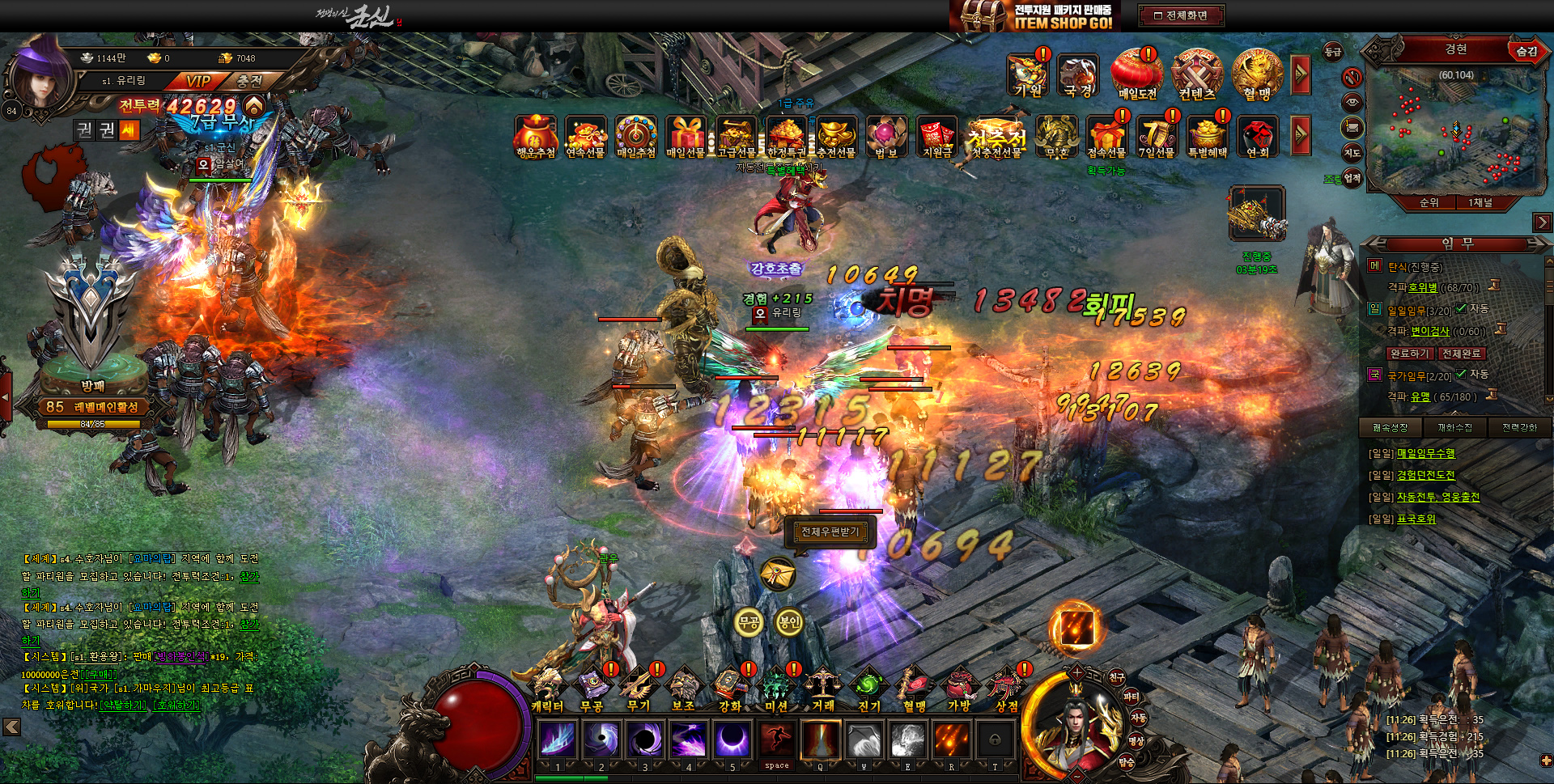This screenshot has width=1554, height=784.
Task: Trigger the space dash skill
Action: tap(776, 740)
